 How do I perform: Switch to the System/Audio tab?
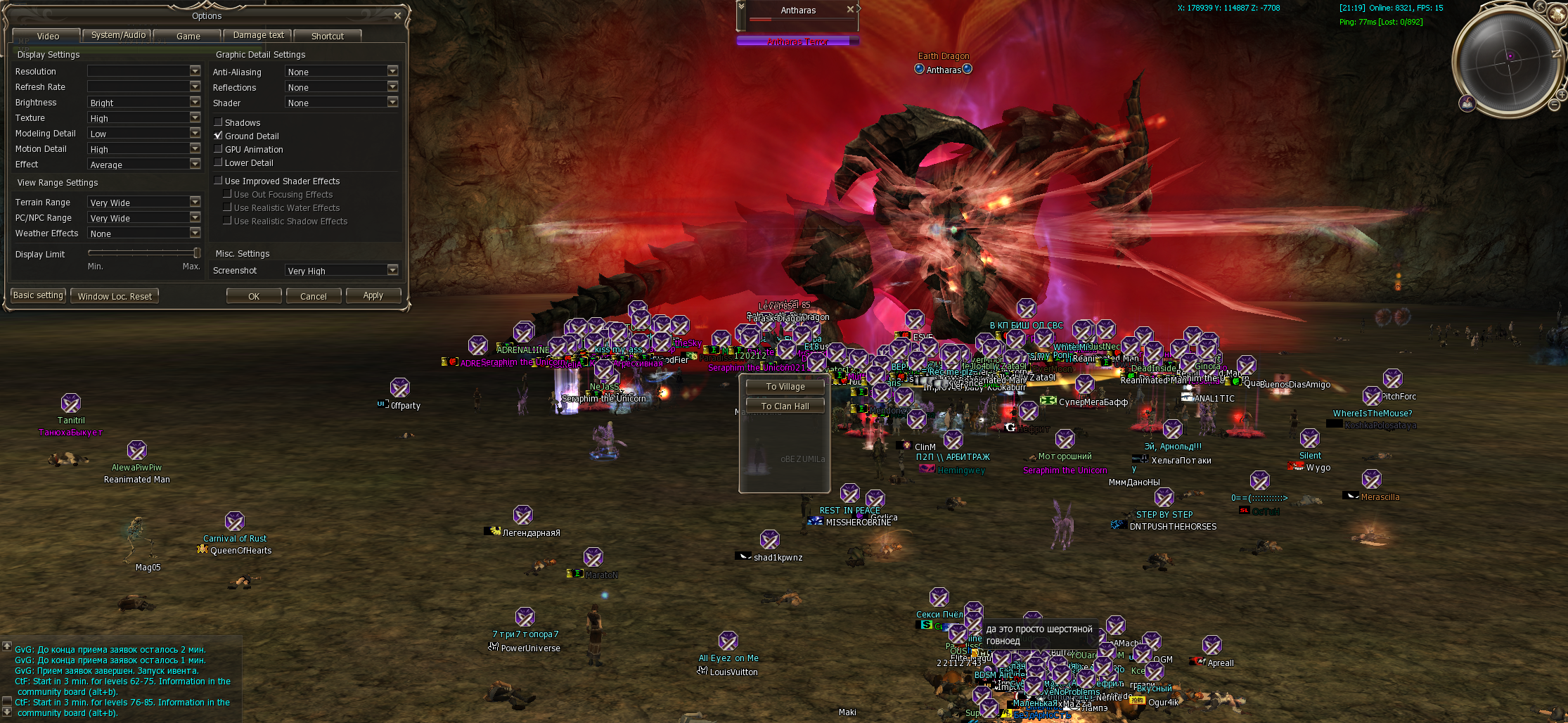tap(117, 35)
